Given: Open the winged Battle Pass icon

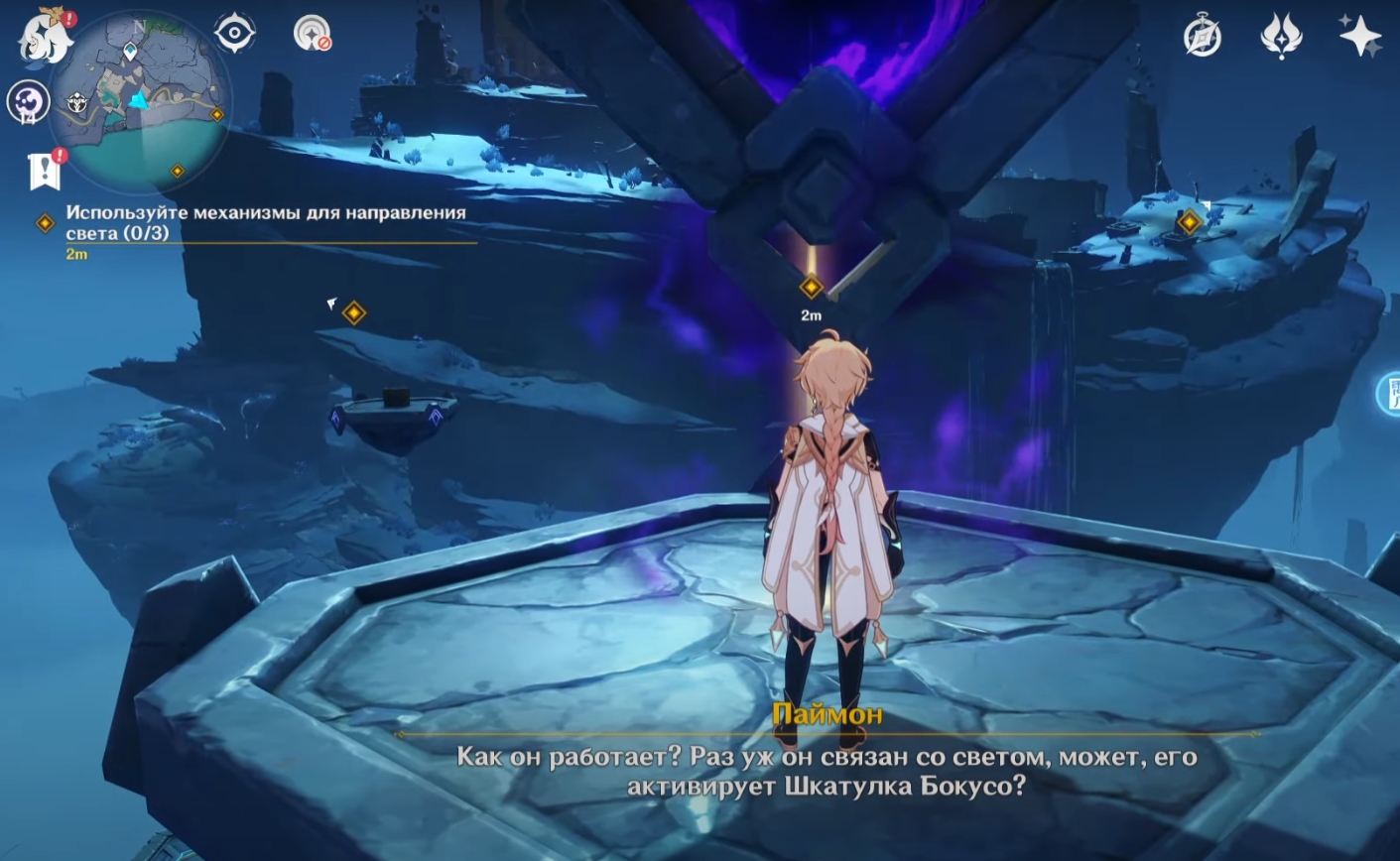Looking at the screenshot, I should (1280, 38).
